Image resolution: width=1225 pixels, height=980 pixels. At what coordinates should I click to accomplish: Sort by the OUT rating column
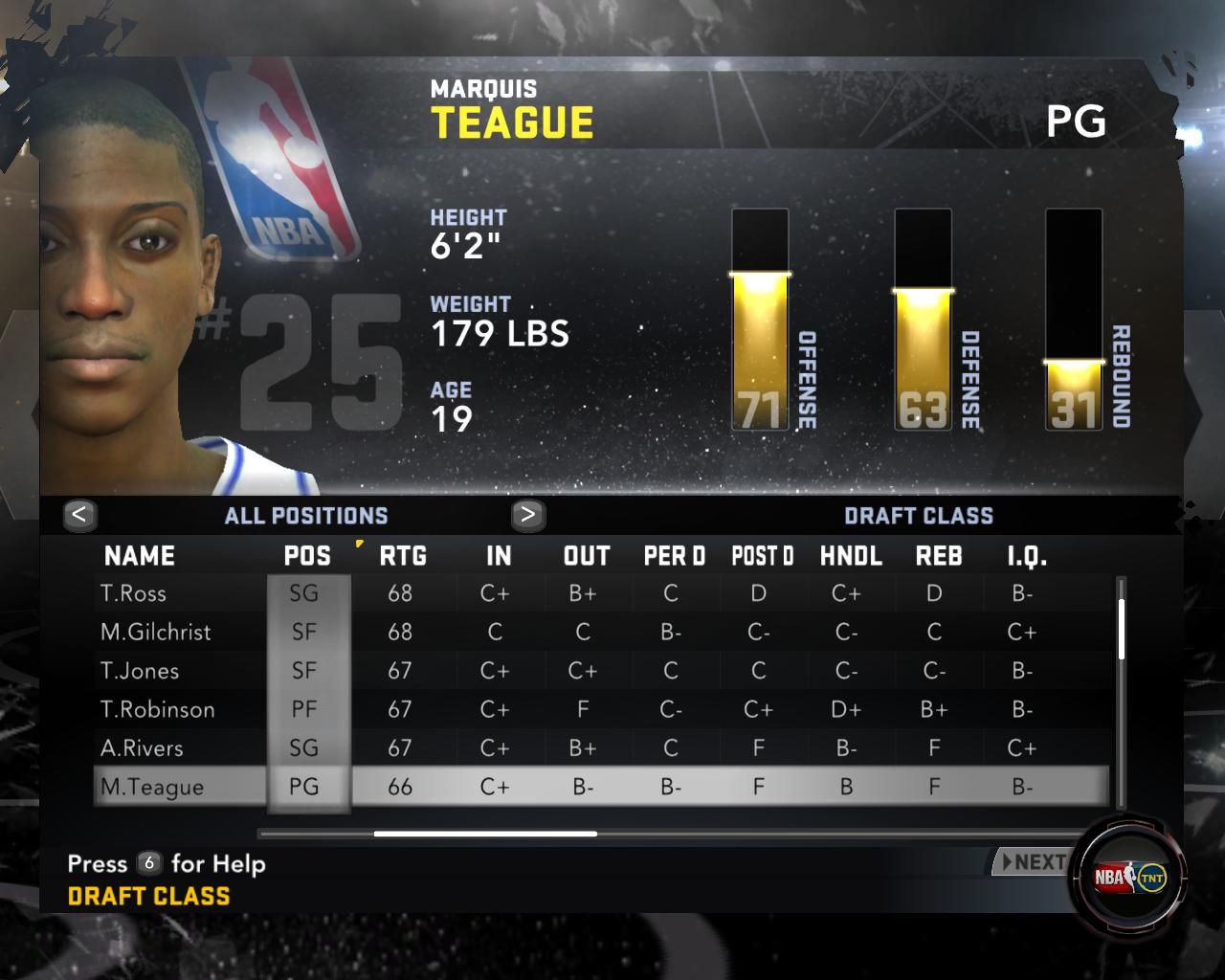[586, 556]
